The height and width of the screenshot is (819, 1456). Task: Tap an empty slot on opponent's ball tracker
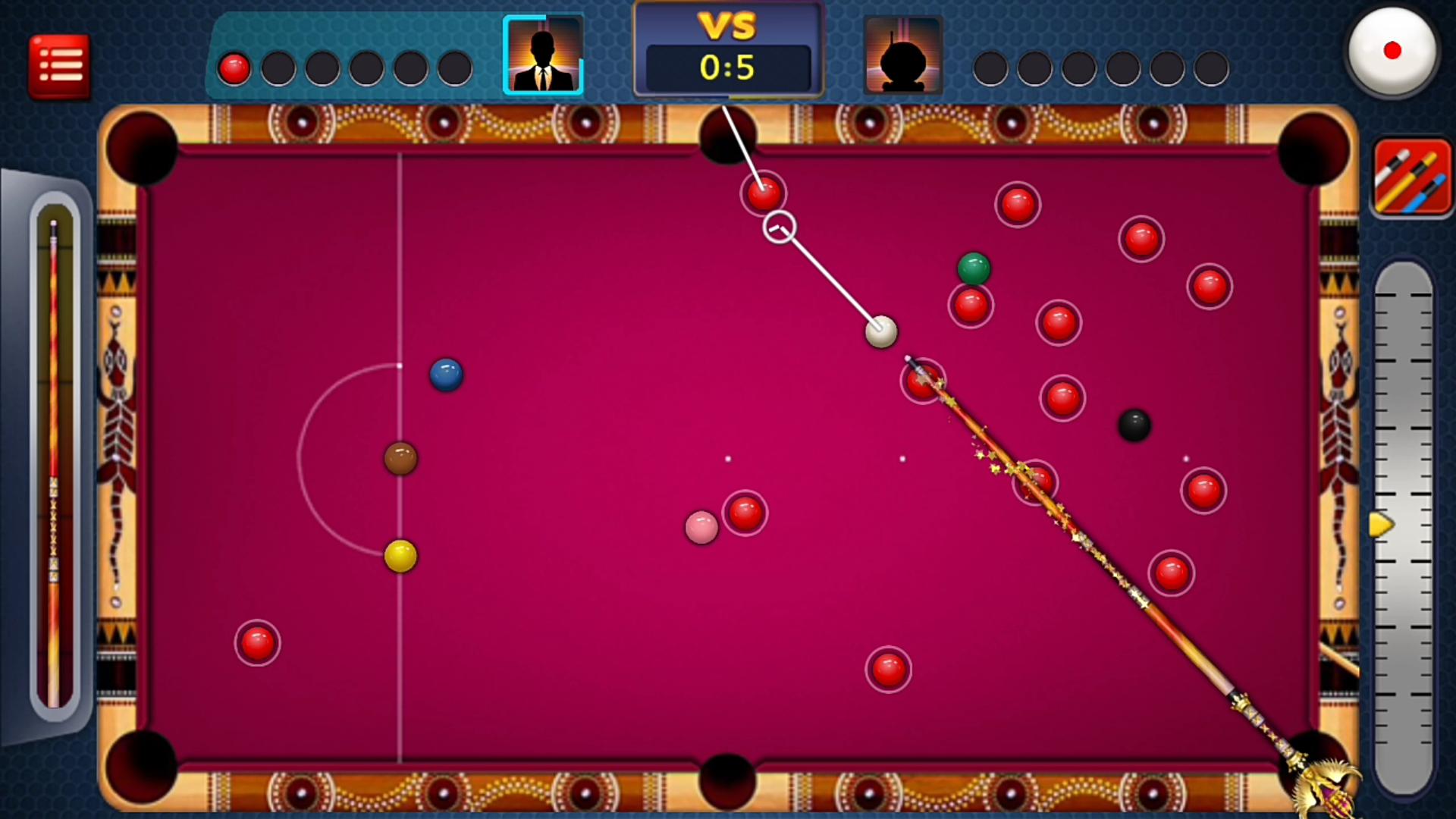pos(991,68)
